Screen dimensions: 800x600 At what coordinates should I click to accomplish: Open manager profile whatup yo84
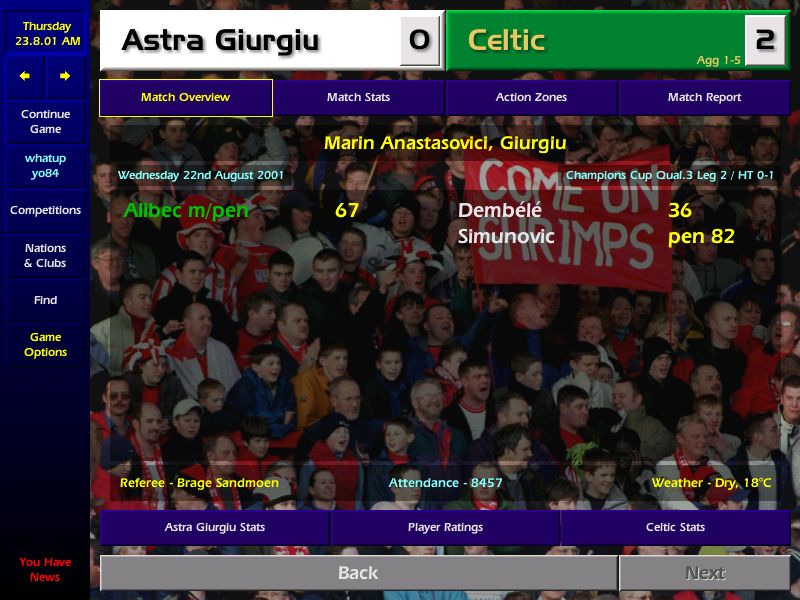pyautogui.click(x=45, y=165)
